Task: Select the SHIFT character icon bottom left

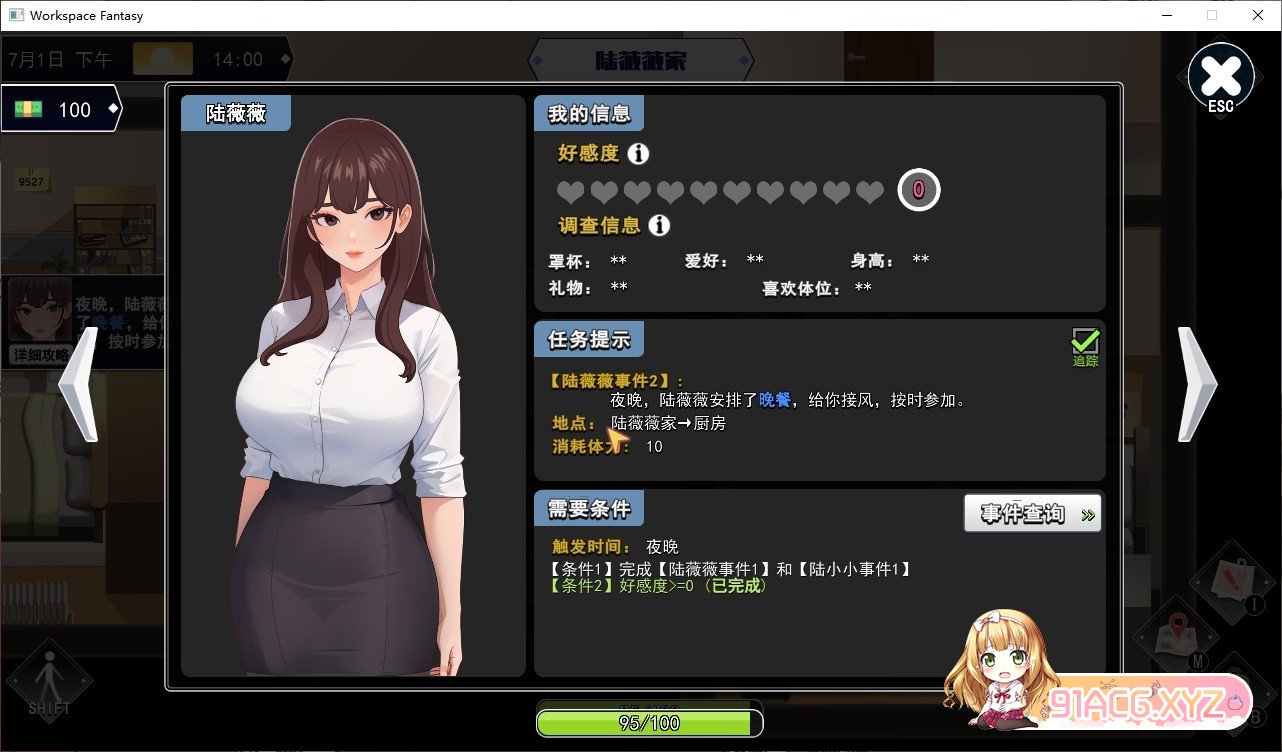Action: point(48,682)
